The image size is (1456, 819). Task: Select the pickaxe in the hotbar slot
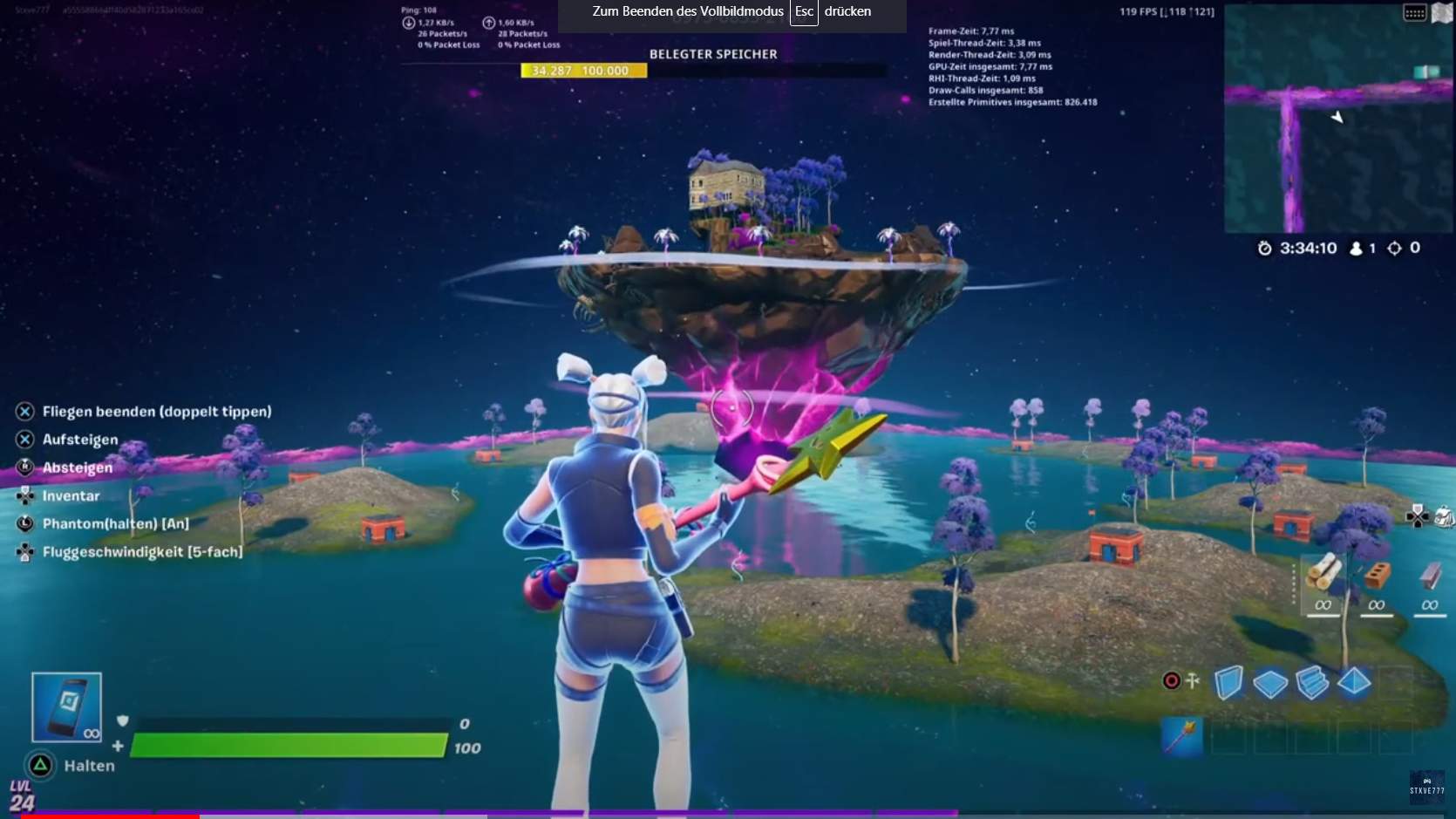tap(1182, 735)
